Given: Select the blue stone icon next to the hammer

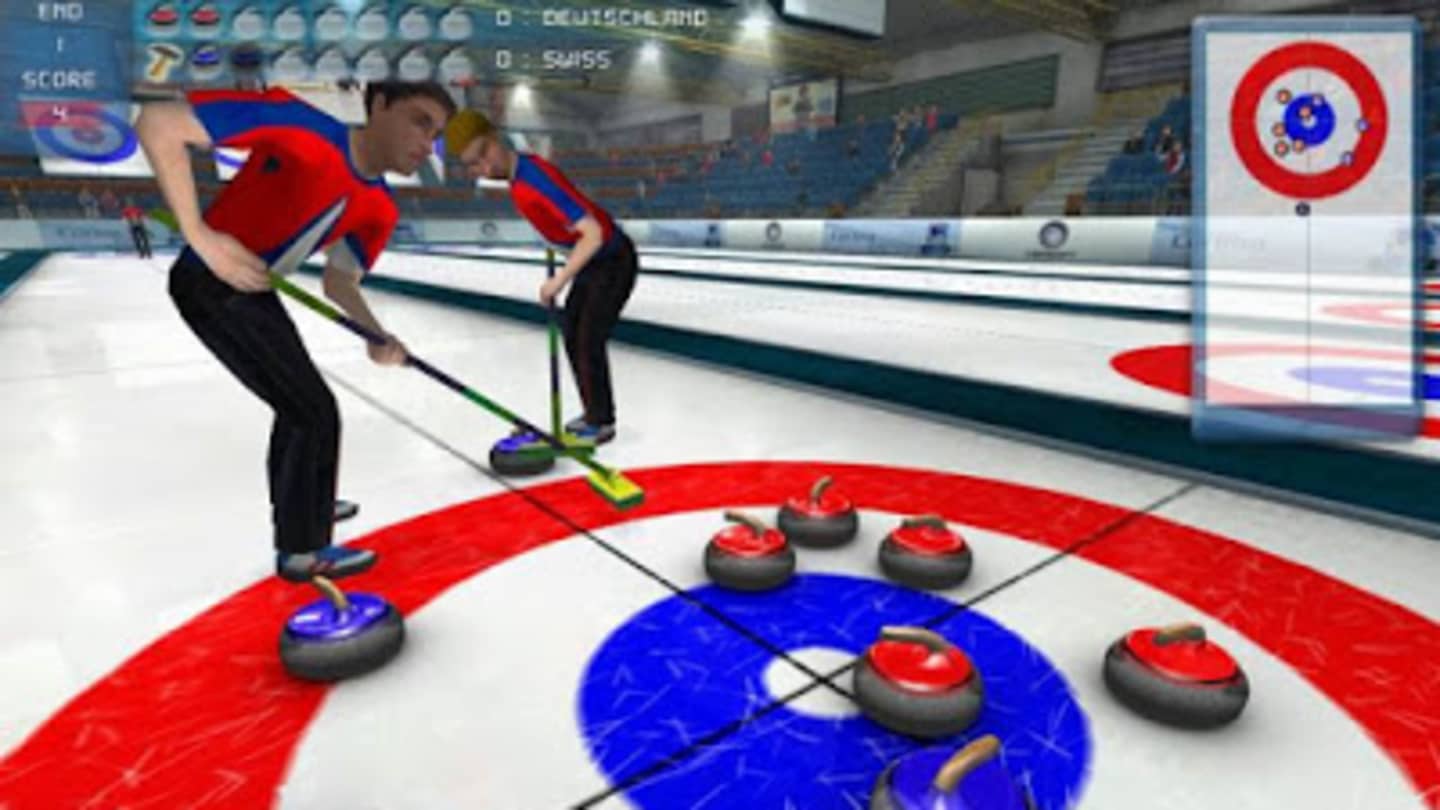Looking at the screenshot, I should click(205, 55).
